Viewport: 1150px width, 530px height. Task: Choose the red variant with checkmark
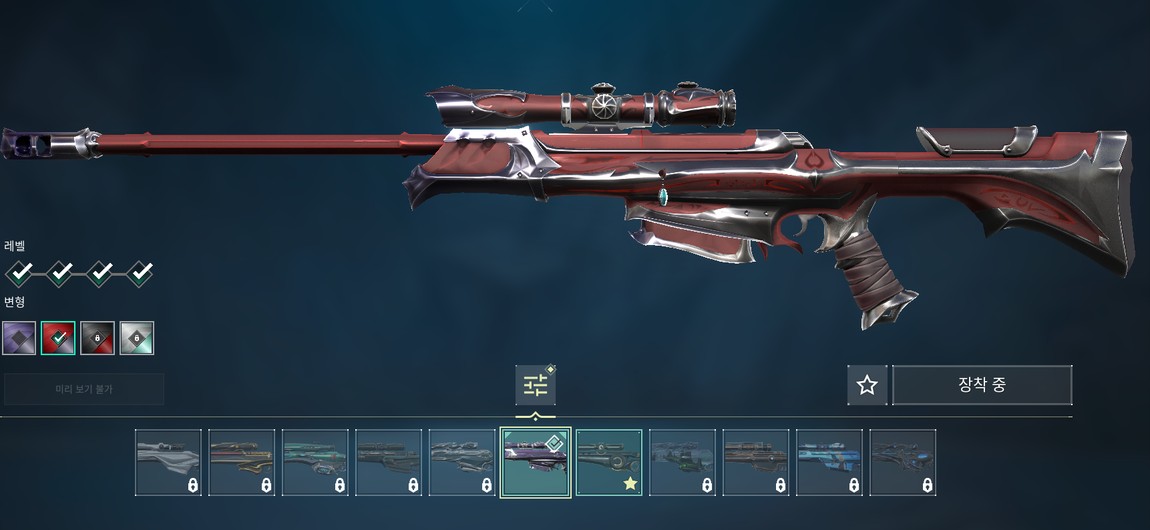point(58,338)
